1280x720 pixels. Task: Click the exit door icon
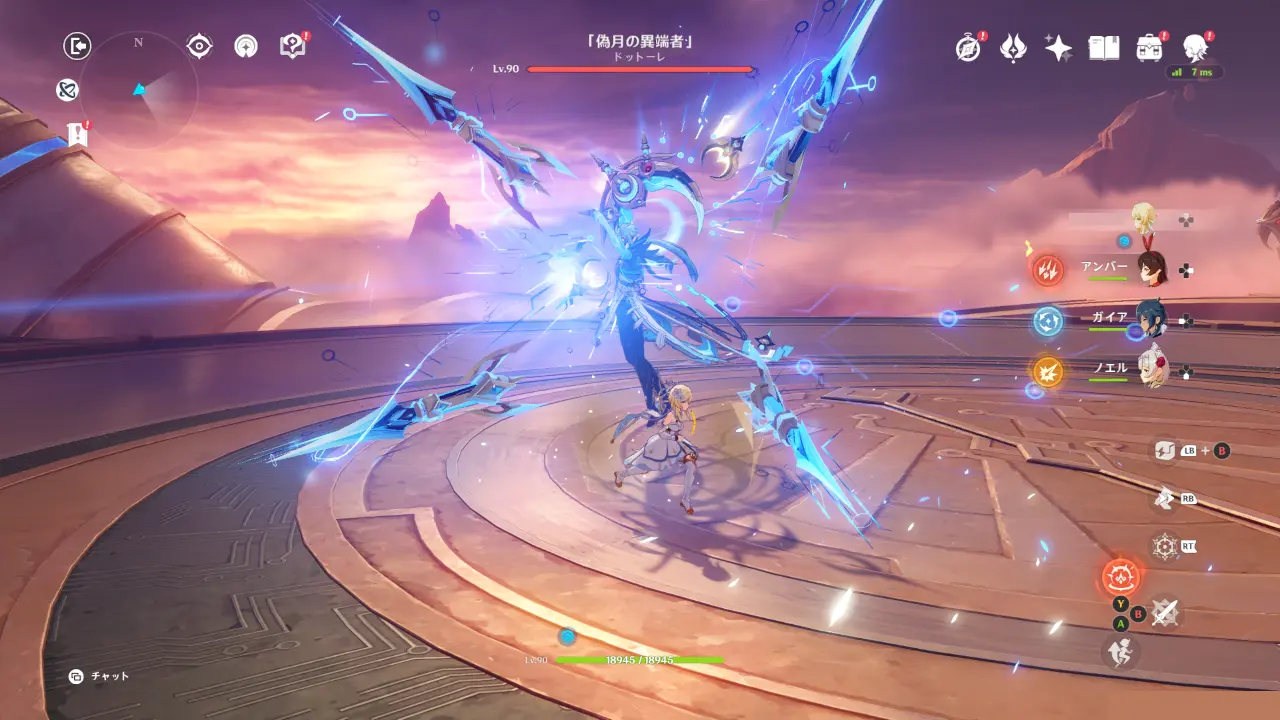(x=77, y=45)
